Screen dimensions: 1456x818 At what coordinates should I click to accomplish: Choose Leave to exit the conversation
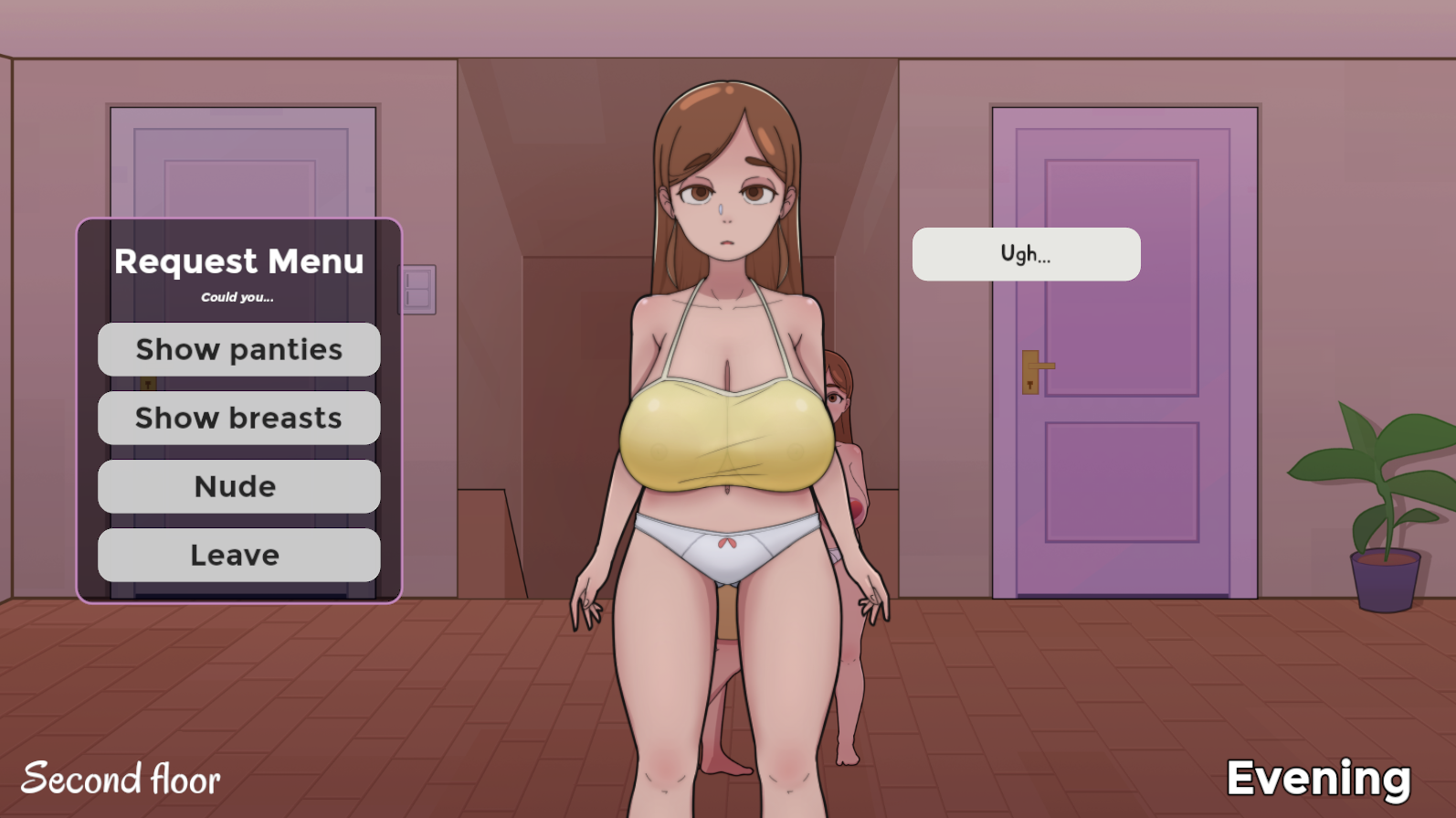pyautogui.click(x=238, y=555)
